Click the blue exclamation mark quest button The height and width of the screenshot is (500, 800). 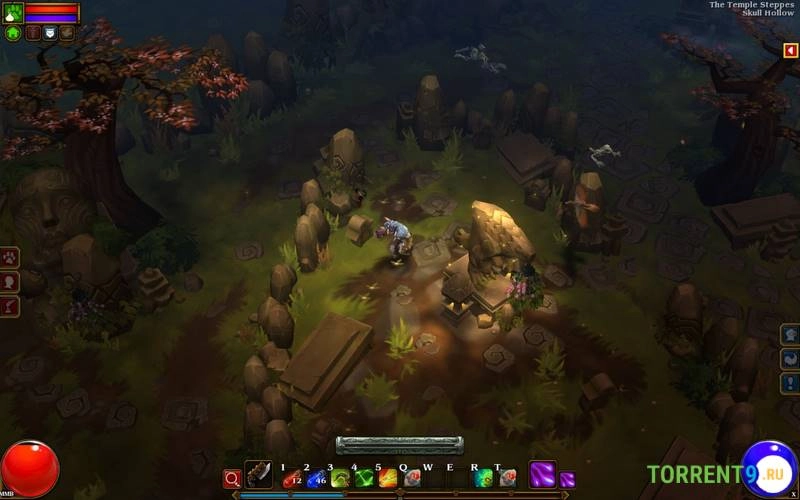790,383
